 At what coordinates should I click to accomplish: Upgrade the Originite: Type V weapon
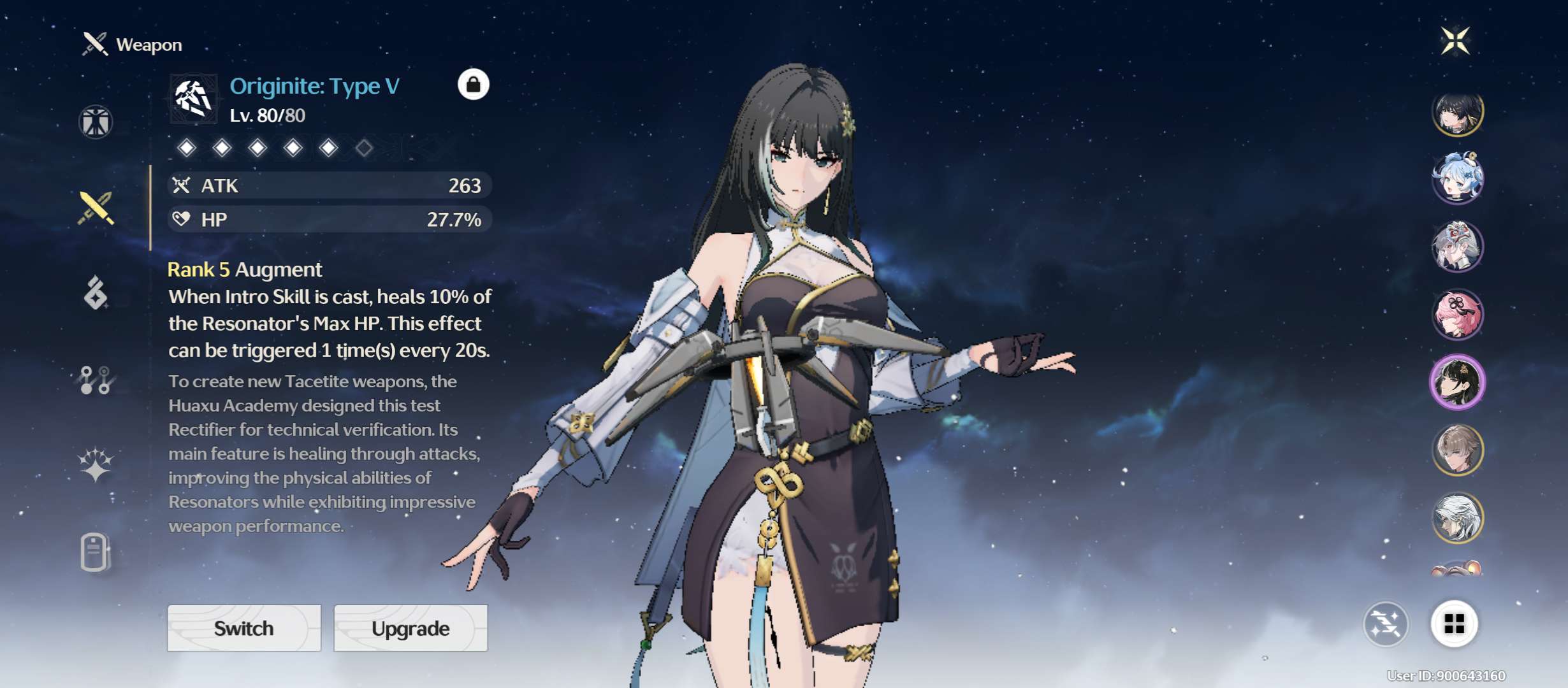coord(410,628)
